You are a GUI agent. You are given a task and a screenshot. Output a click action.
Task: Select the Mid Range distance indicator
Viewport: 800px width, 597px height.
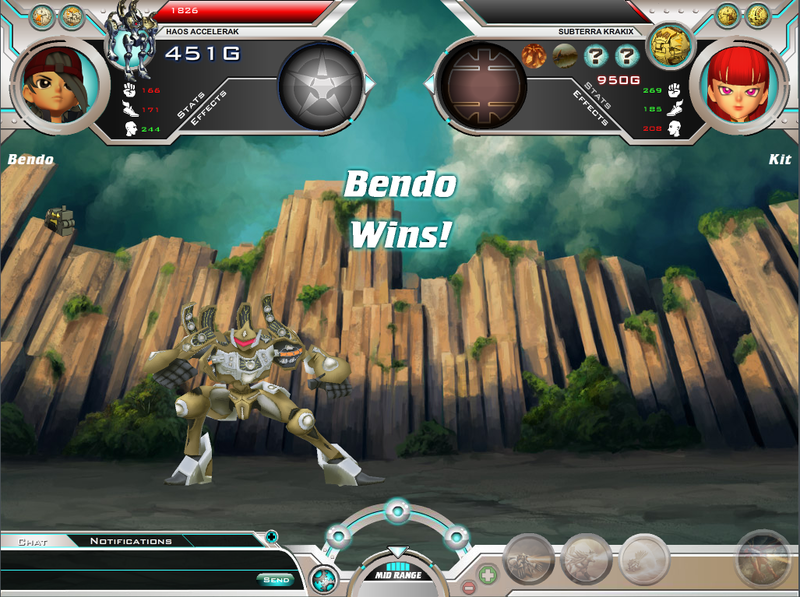[x=398, y=574]
